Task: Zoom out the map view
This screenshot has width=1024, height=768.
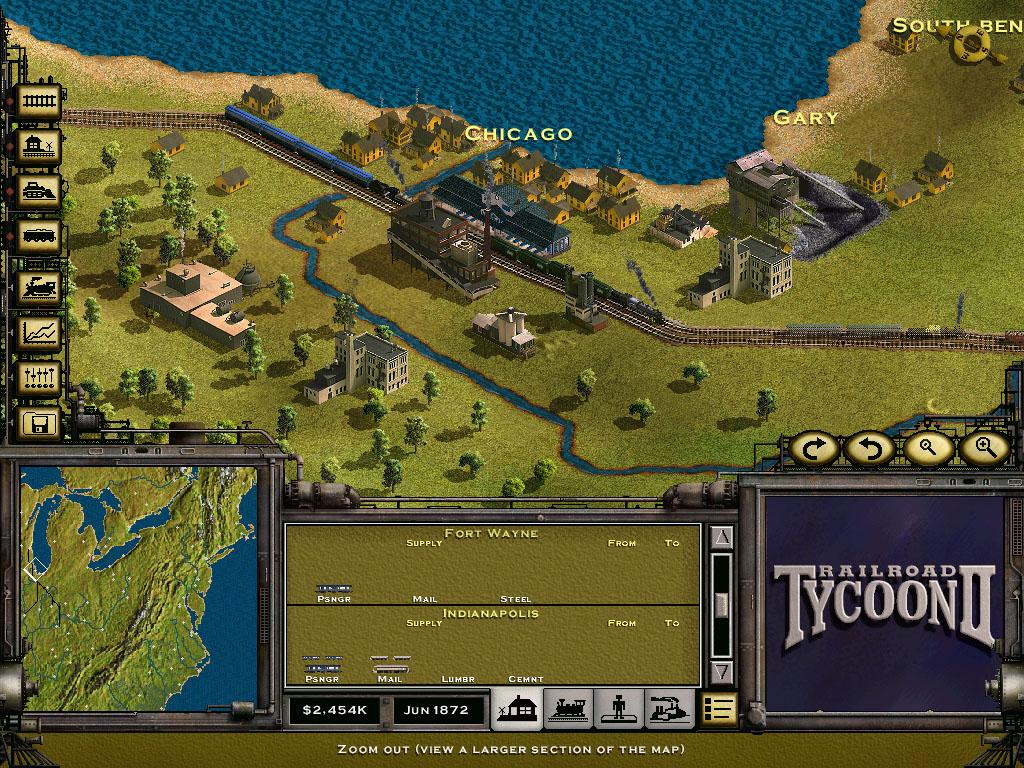Action: point(926,448)
